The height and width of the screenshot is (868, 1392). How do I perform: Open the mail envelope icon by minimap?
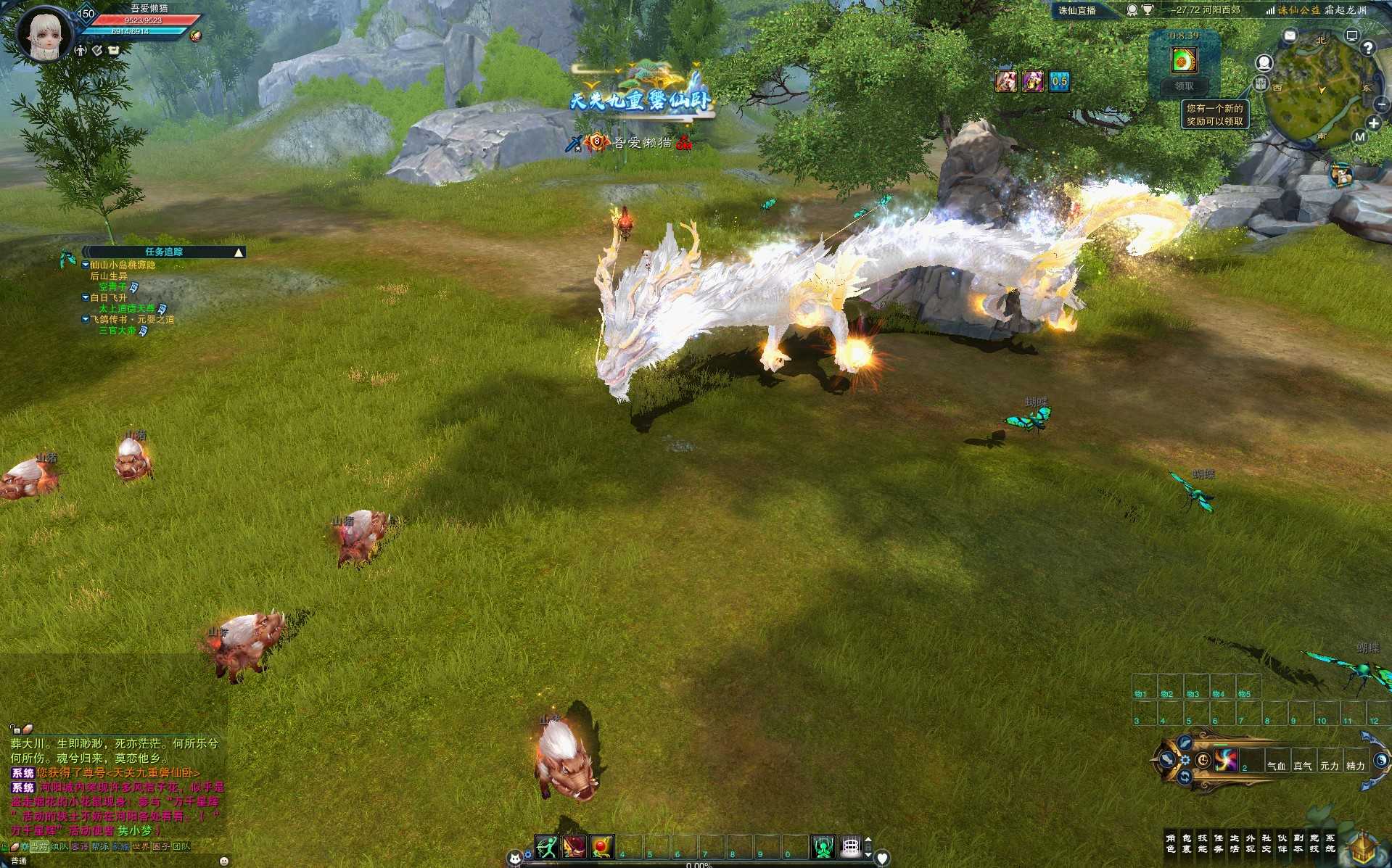coord(1290,36)
